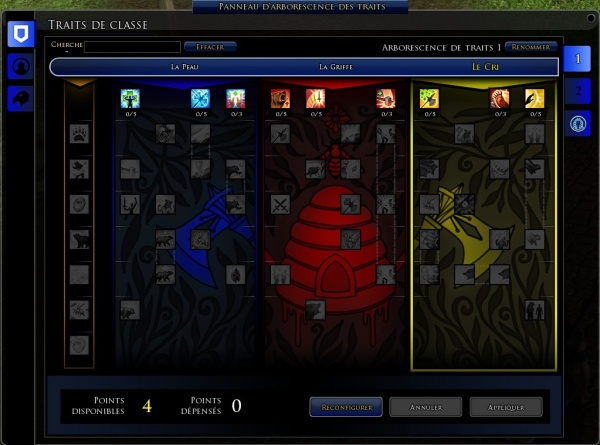This screenshot has width=600, height=445.
Task: Select the first blue tree trait icon
Action: [x=130, y=98]
